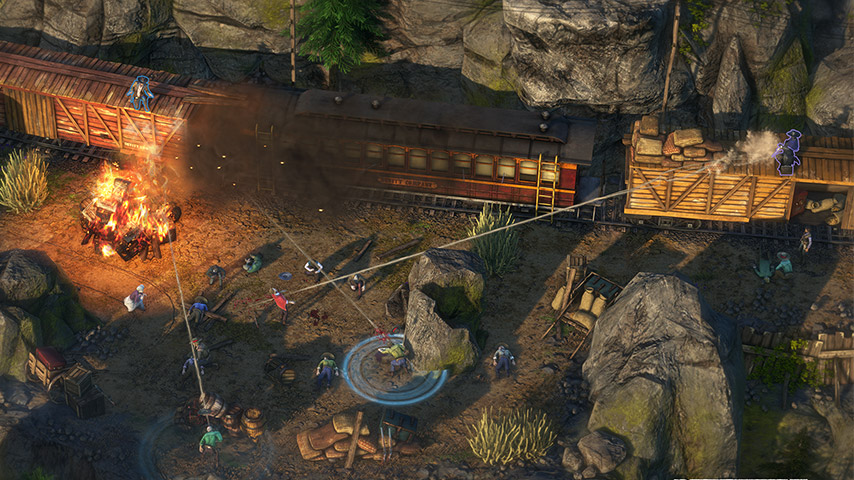Select the blue-outlined character on the boxcar roof
The height and width of the screenshot is (480, 854).
click(140, 93)
